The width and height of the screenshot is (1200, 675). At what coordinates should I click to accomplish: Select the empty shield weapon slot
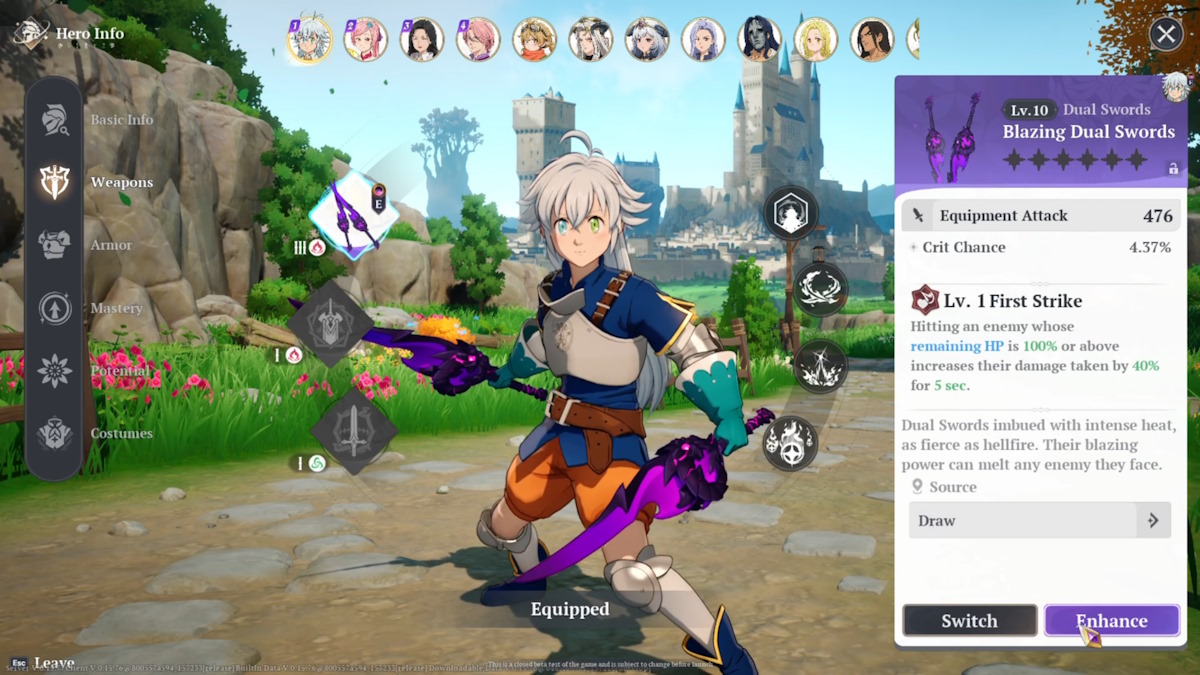pyautogui.click(x=329, y=324)
